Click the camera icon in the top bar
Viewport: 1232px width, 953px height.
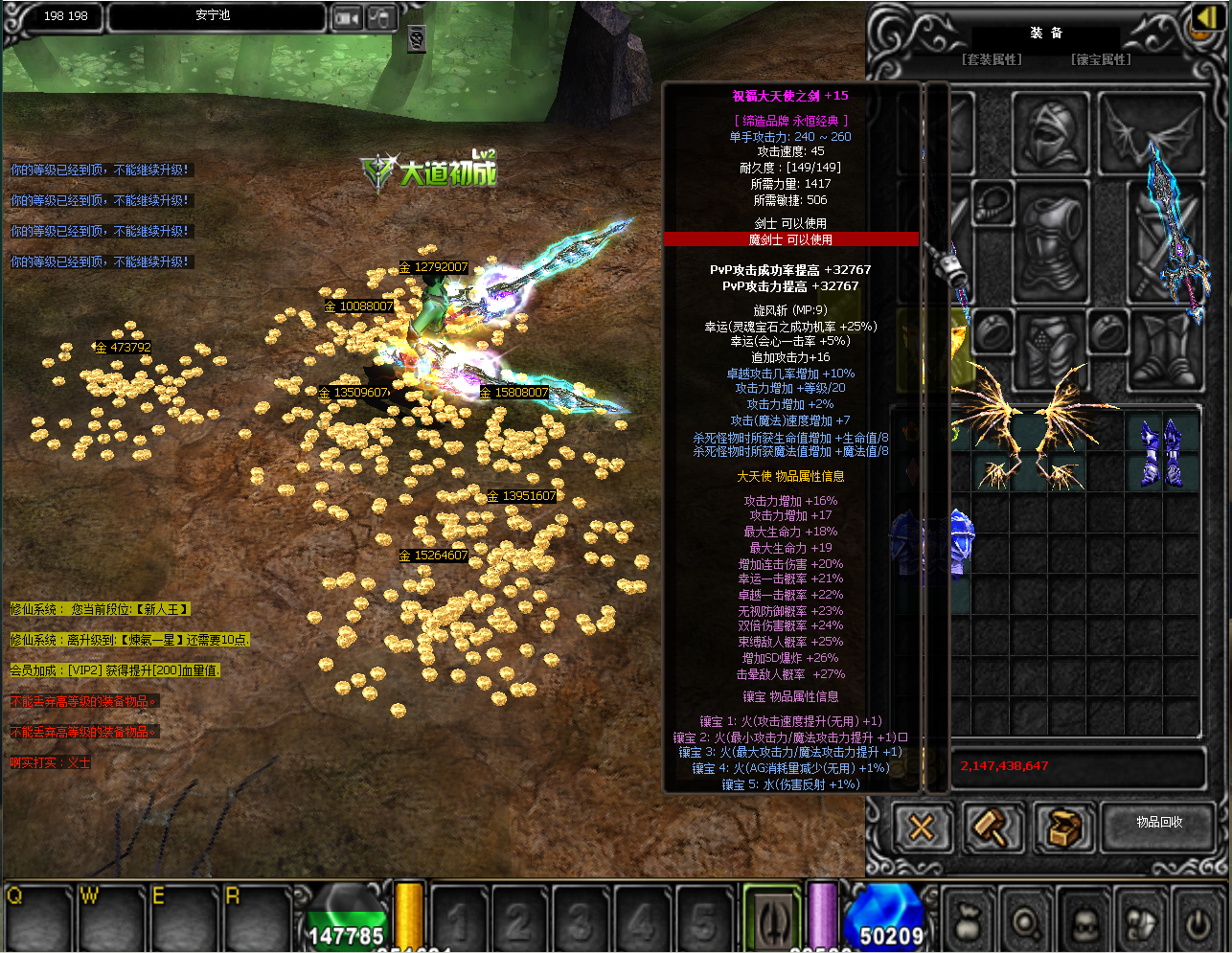coord(347,17)
